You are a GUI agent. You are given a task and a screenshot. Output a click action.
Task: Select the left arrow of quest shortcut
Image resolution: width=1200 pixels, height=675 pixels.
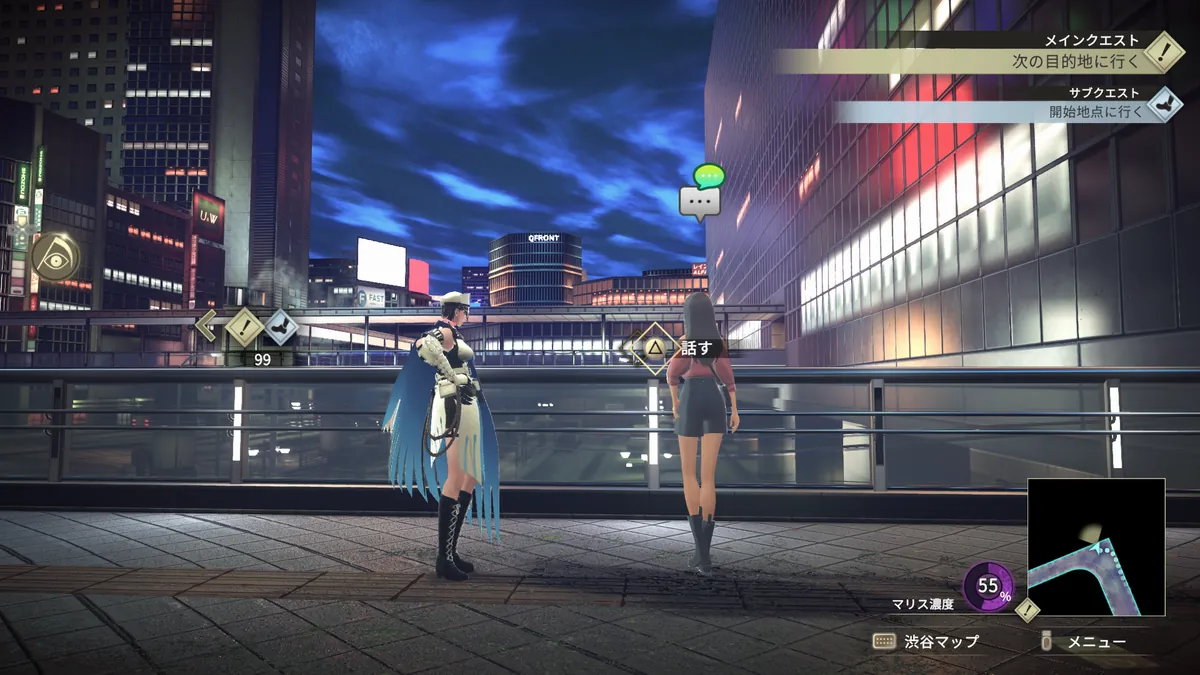[207, 325]
